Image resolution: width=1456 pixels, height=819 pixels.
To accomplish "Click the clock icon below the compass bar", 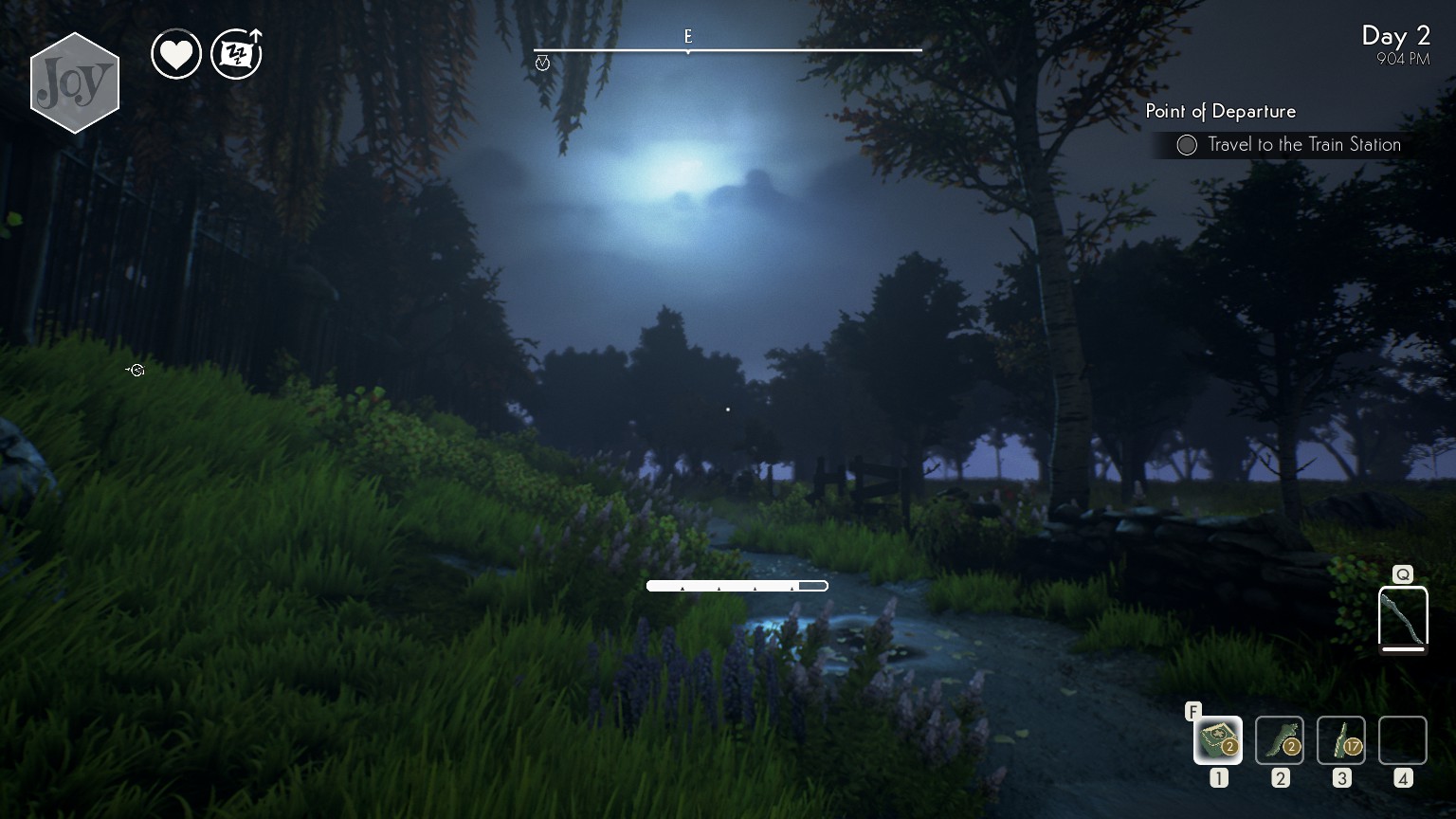I will click(x=543, y=63).
